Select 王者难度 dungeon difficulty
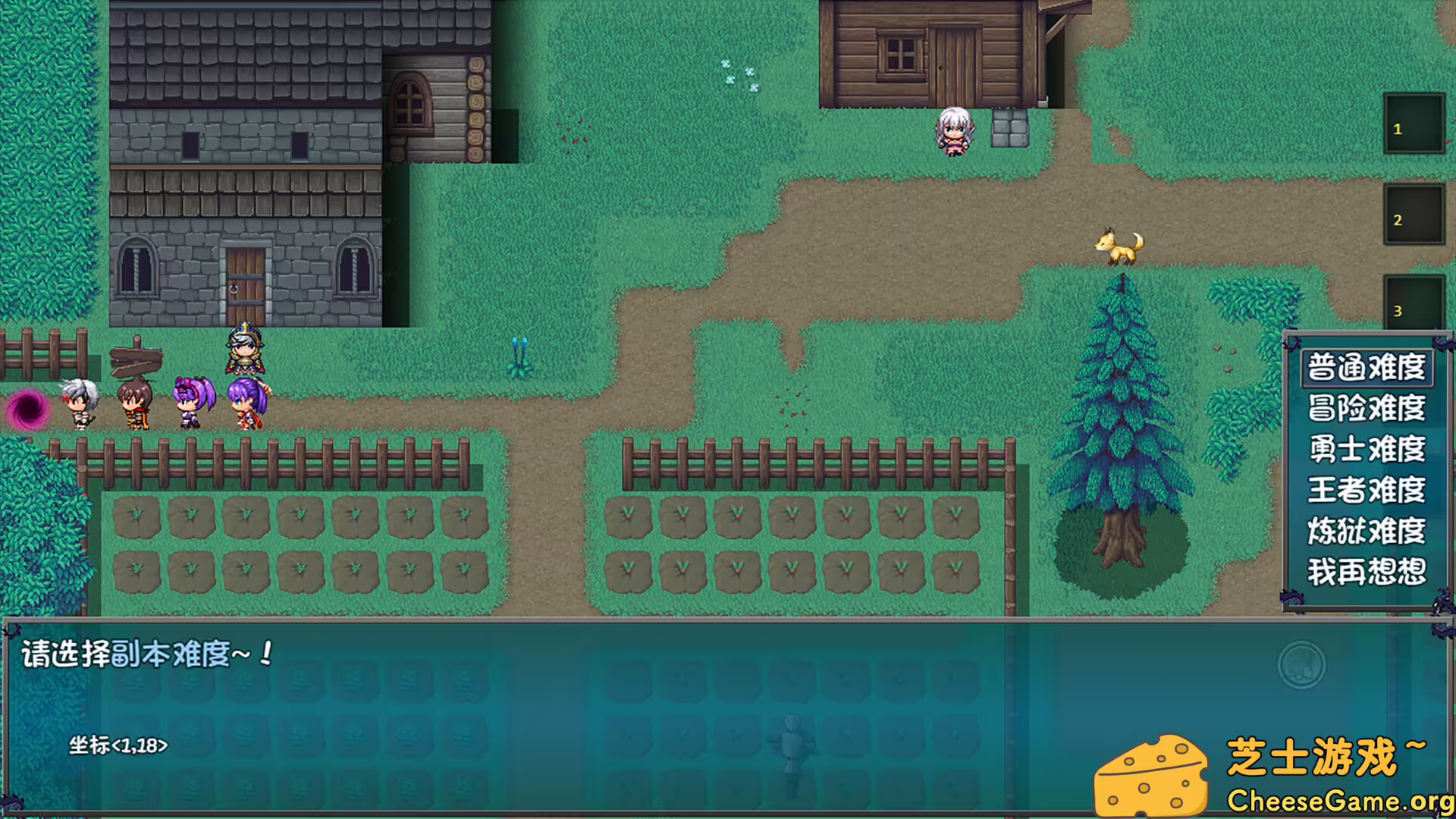The image size is (1456, 819). [x=1367, y=490]
